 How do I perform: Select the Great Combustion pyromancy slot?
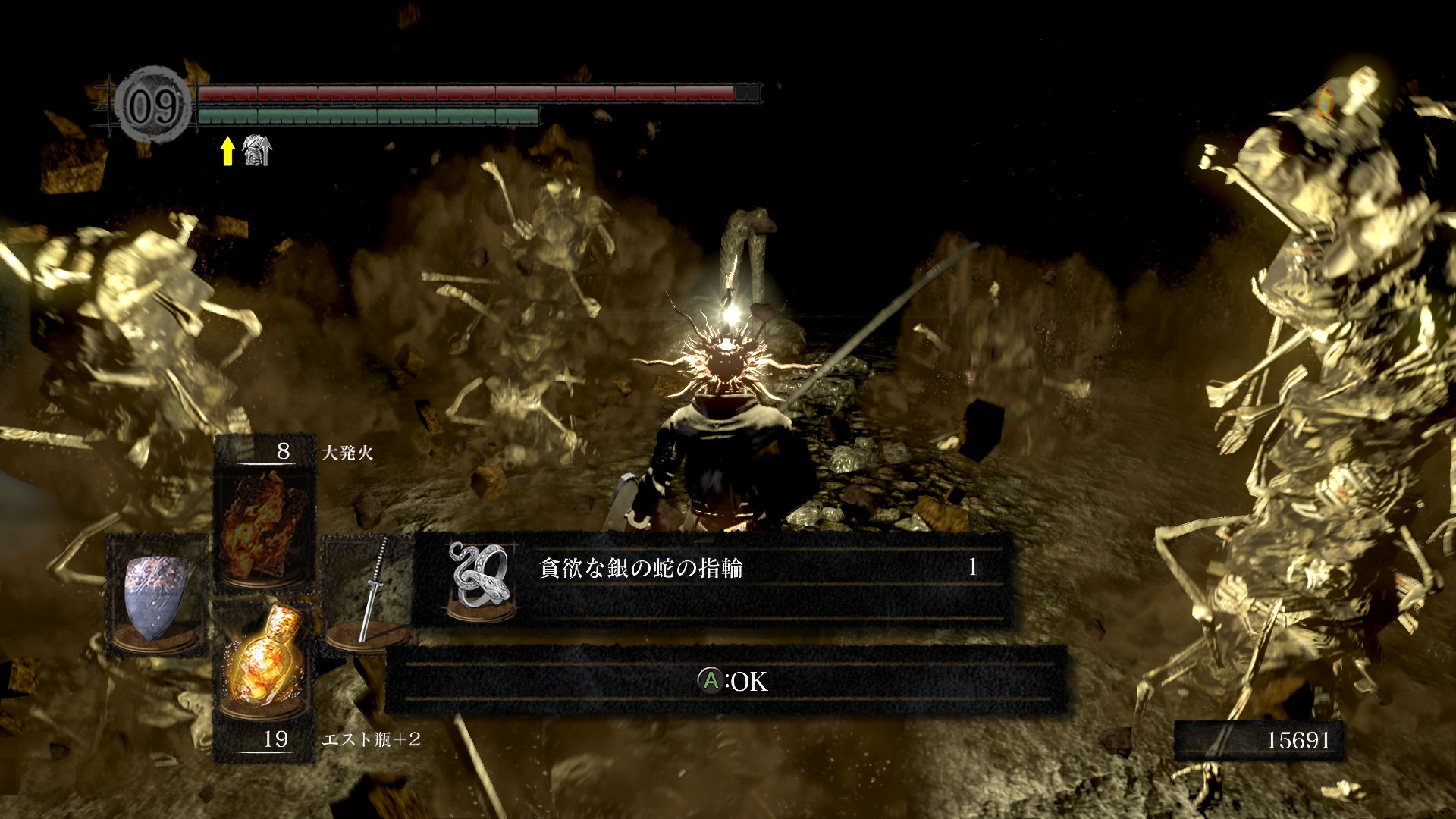[264, 523]
